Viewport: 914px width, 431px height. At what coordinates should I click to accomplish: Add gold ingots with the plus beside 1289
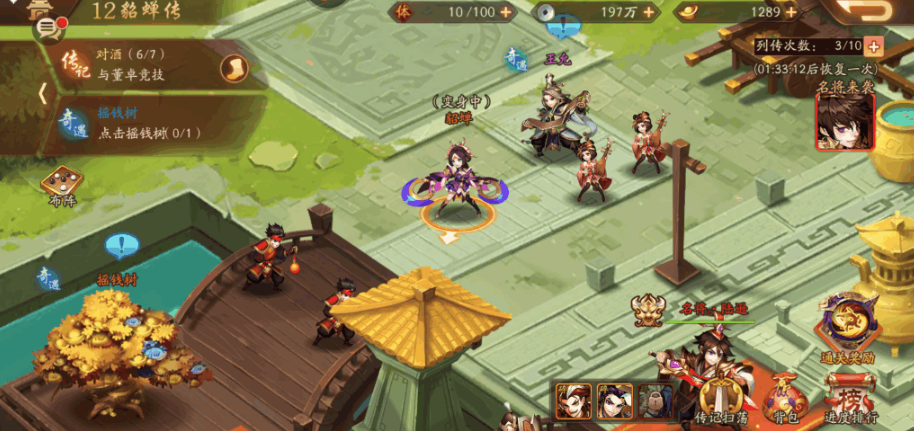click(x=795, y=12)
